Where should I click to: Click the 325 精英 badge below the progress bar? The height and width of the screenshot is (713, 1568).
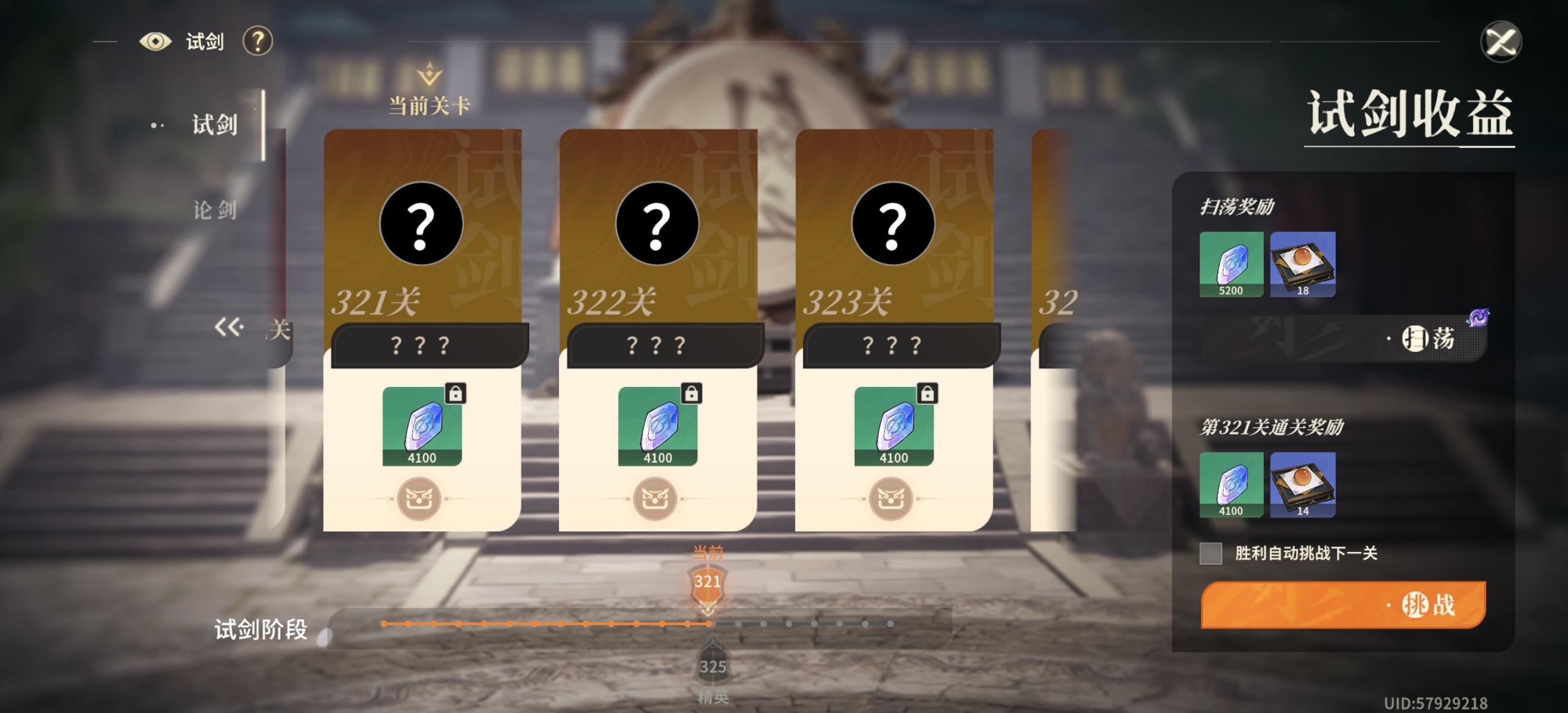click(713, 667)
